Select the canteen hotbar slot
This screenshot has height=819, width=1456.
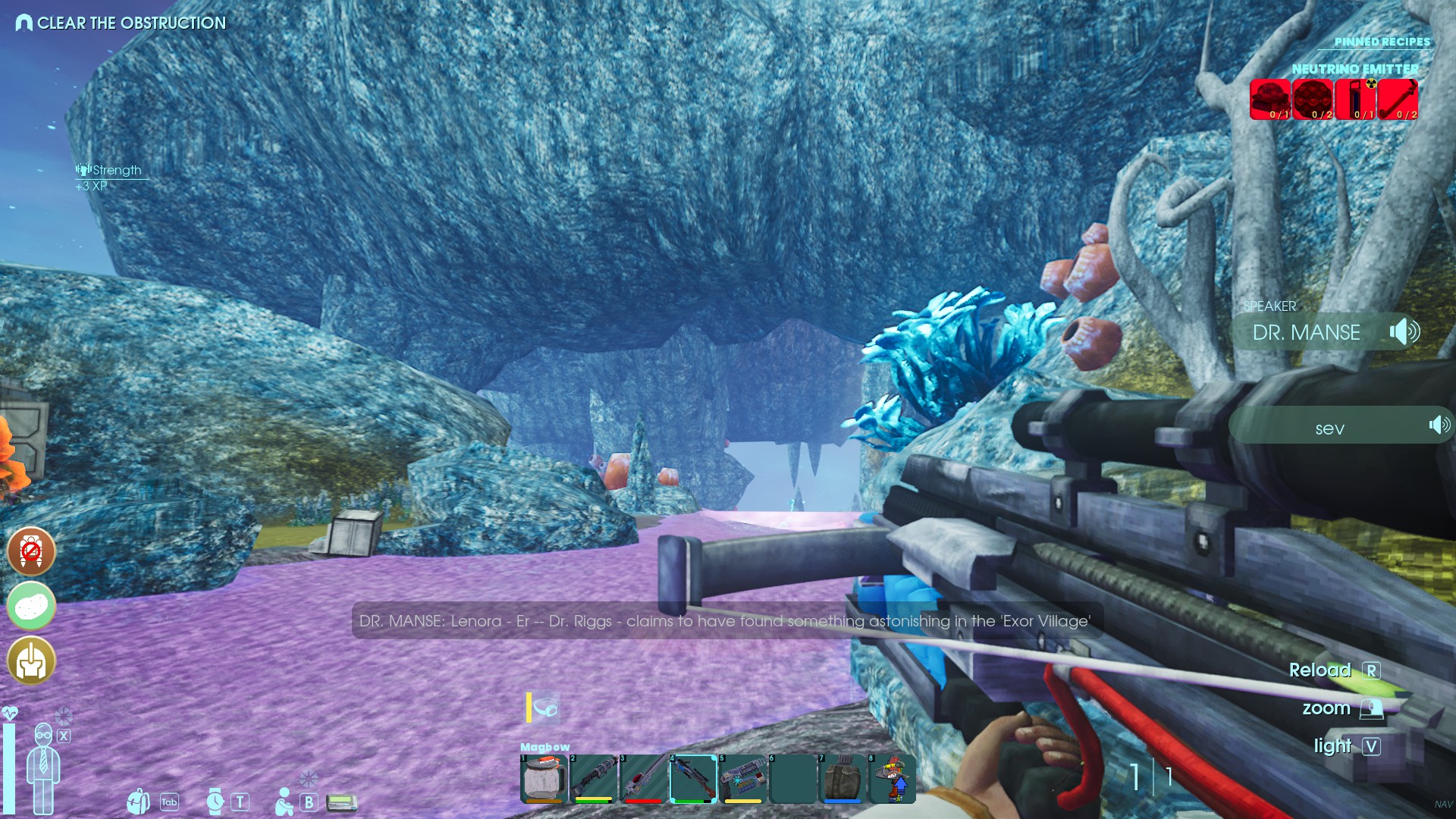click(x=843, y=779)
